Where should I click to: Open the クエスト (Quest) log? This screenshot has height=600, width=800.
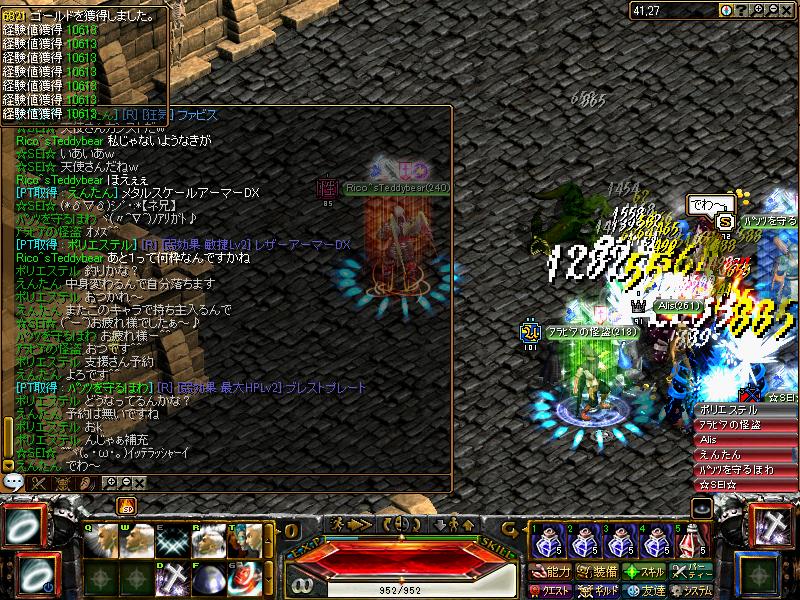point(551,590)
